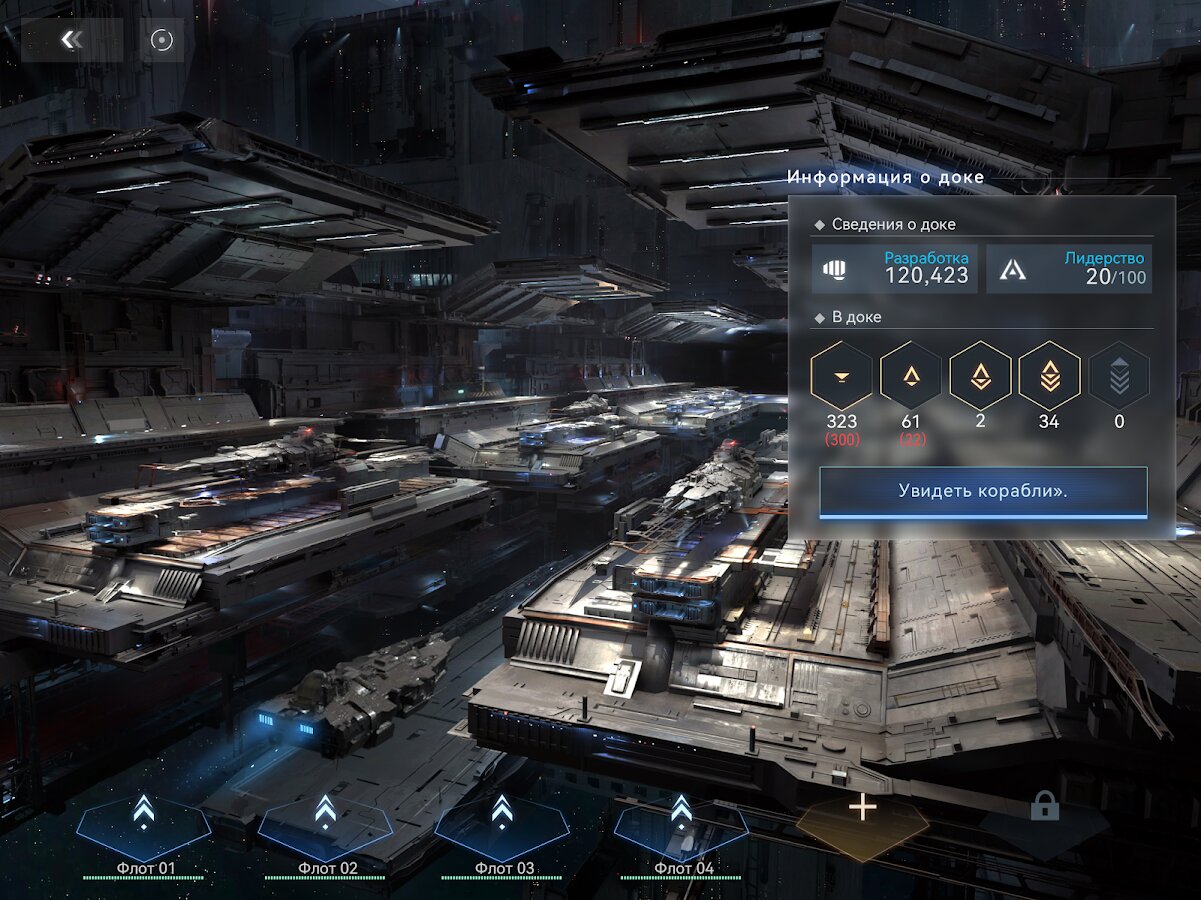Viewport: 1201px width, 900px height.
Task: Click the greyed ship class hexagon with 0
Action: [1119, 376]
